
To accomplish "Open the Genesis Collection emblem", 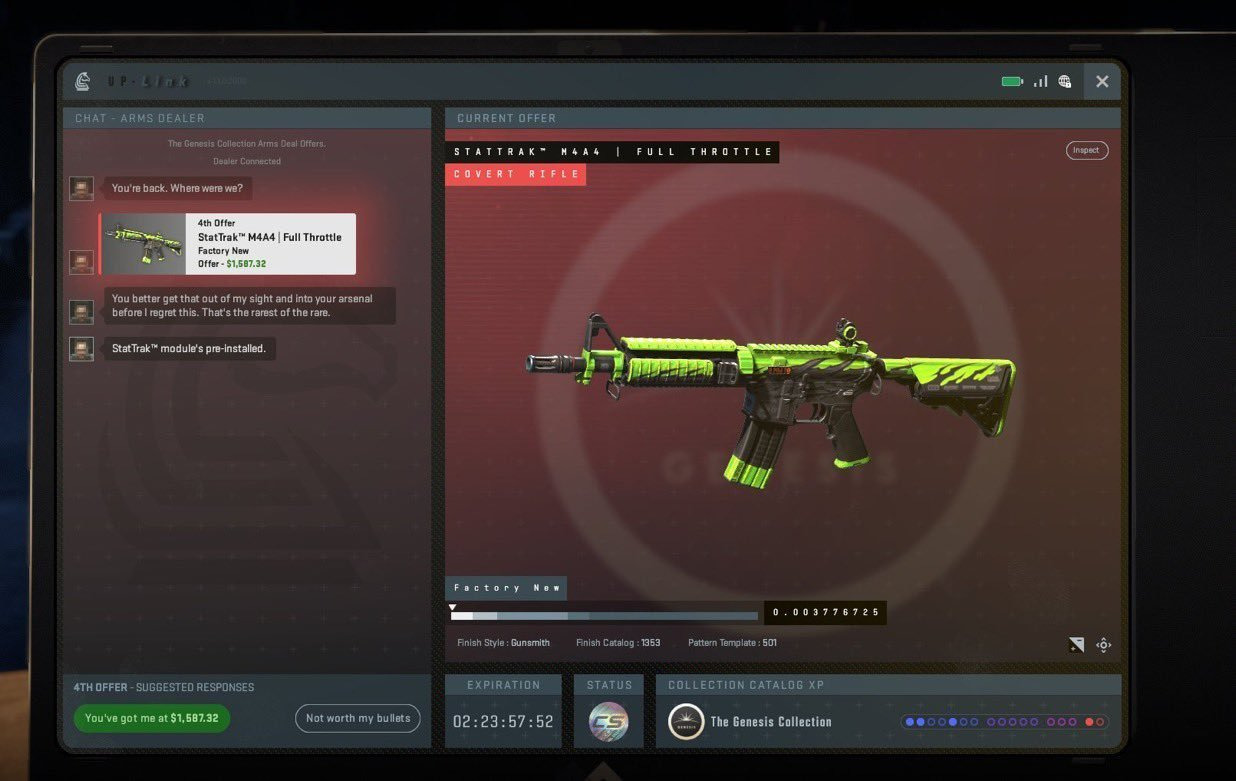I will pos(686,722).
